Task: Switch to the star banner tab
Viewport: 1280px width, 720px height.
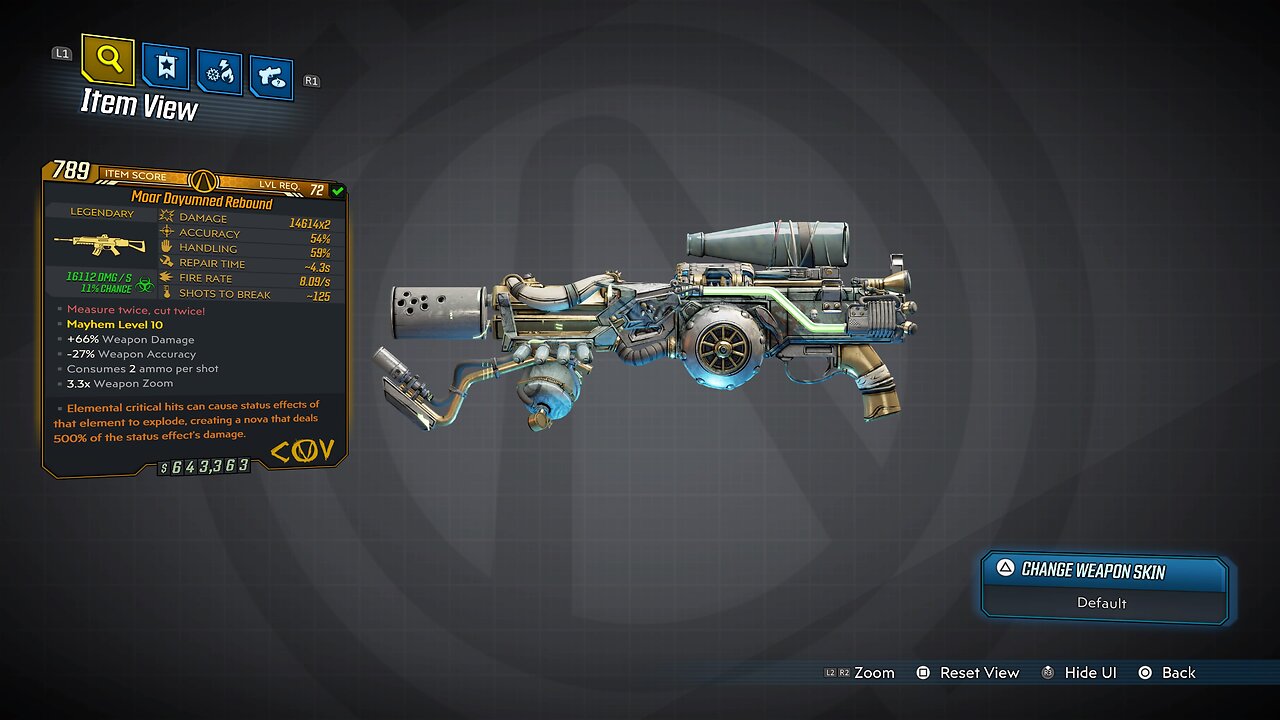Action: pyautogui.click(x=164, y=68)
